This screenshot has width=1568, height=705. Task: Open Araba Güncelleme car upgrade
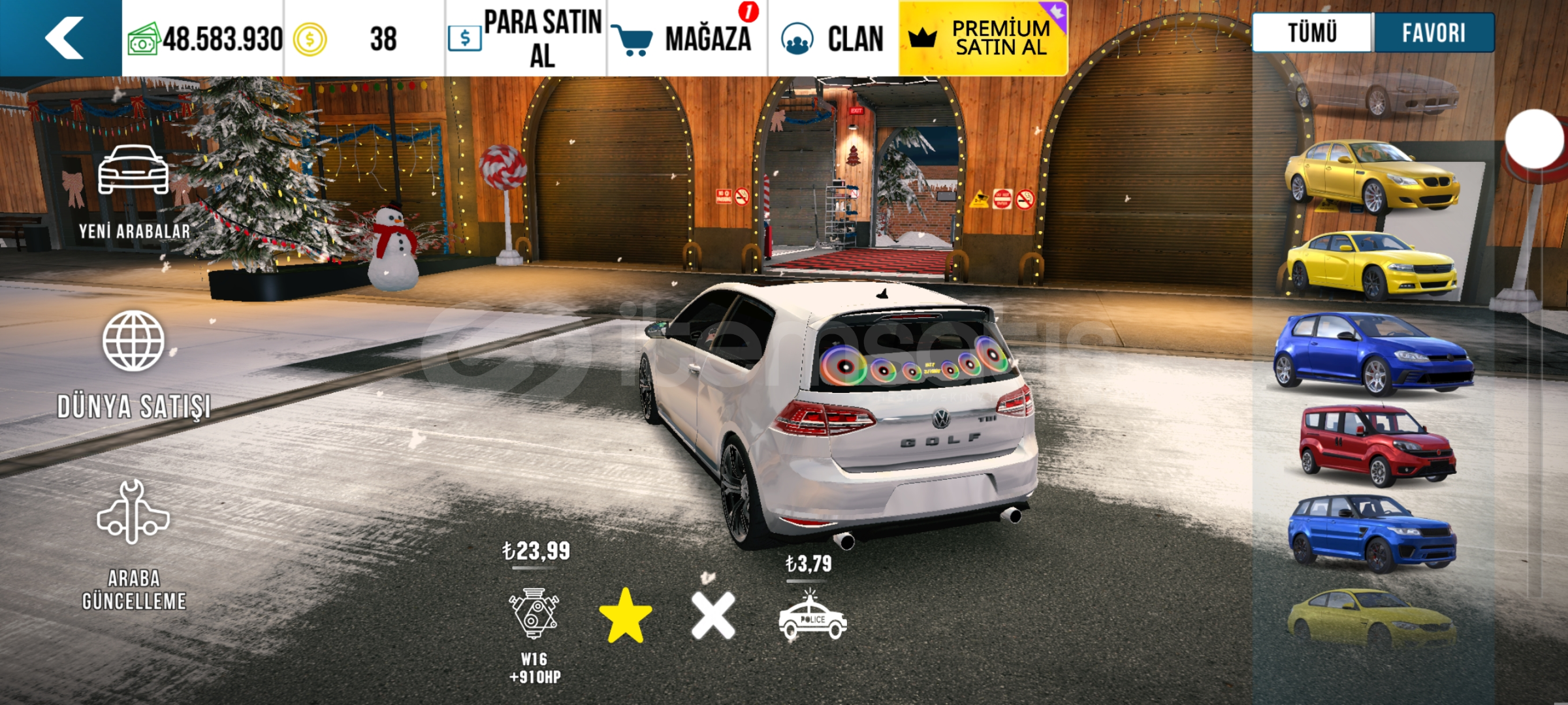click(134, 545)
